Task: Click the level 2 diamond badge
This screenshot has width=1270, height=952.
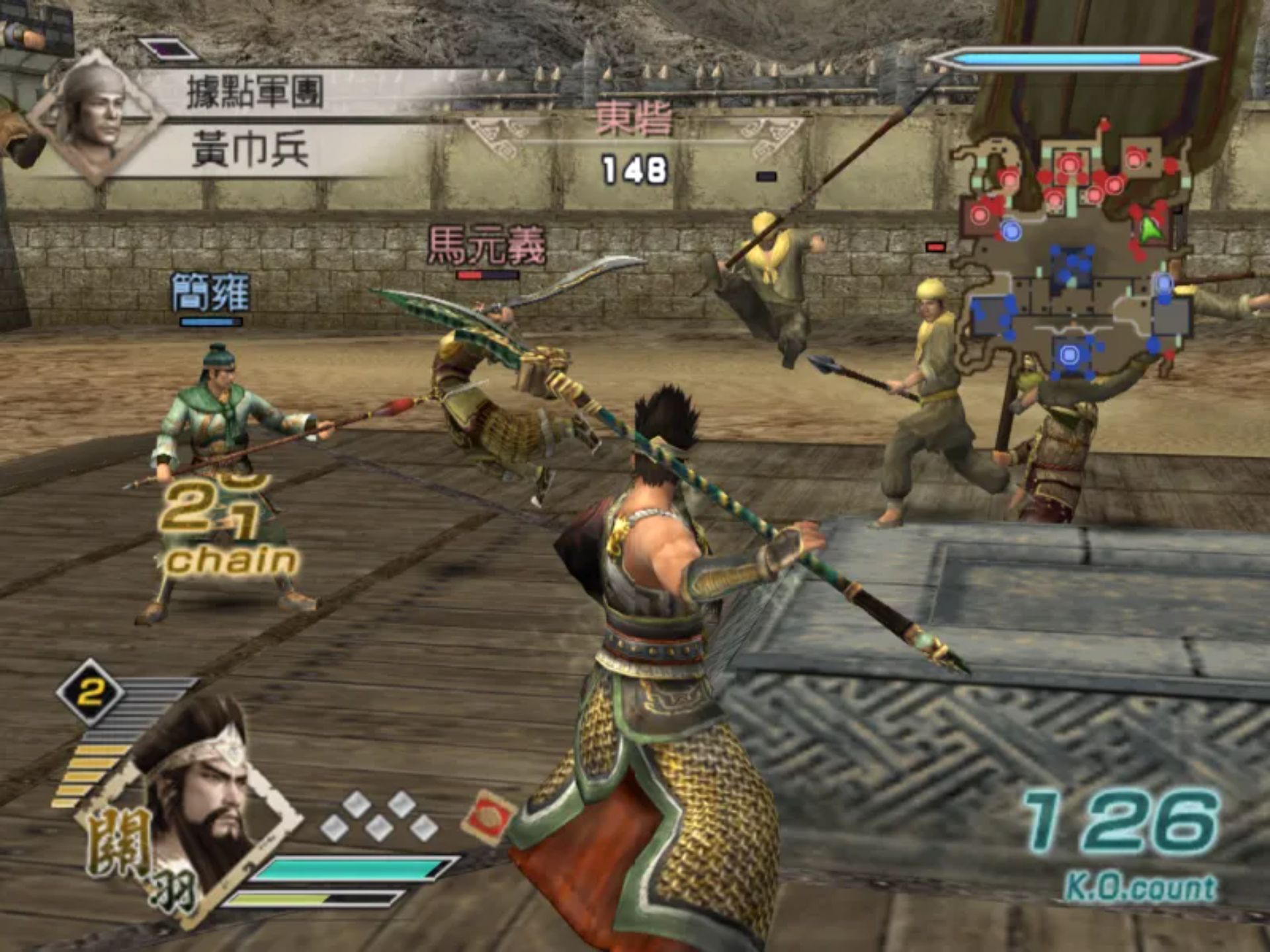Action: tap(91, 692)
